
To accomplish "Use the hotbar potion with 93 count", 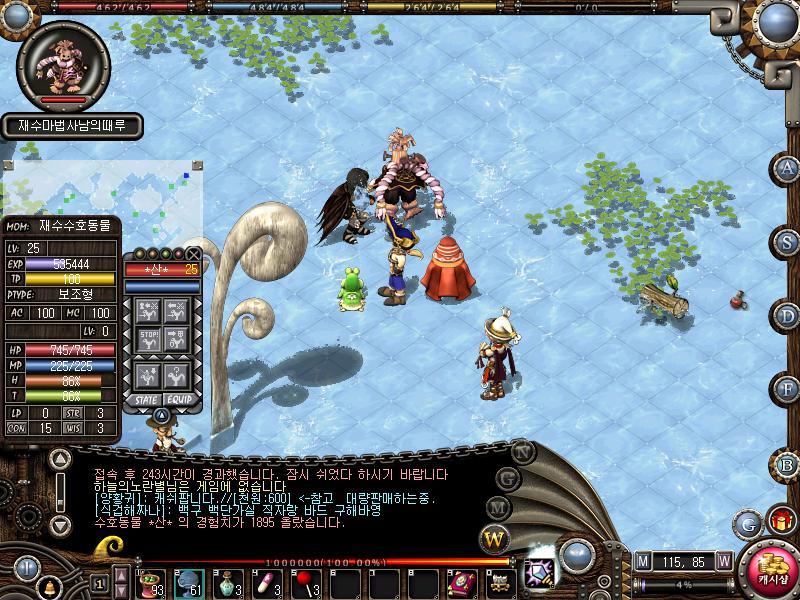I will [x=153, y=582].
